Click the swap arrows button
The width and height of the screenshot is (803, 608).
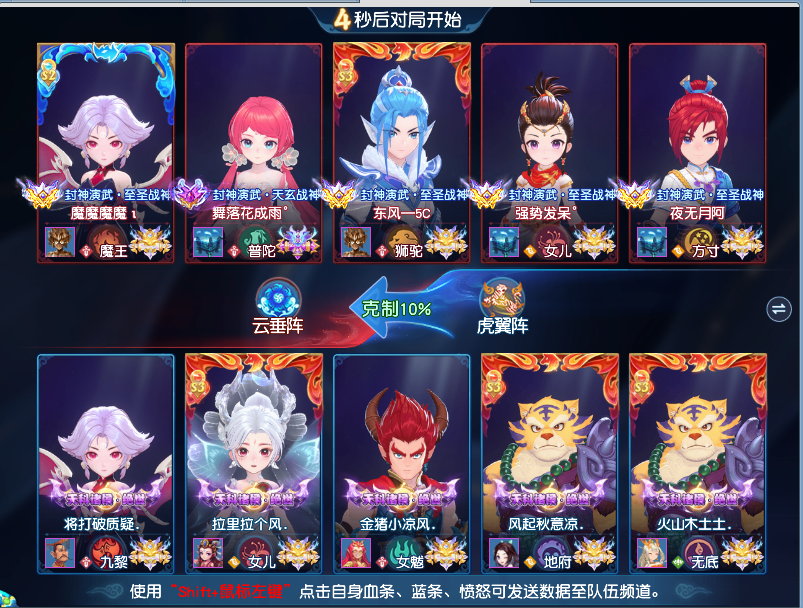(777, 309)
